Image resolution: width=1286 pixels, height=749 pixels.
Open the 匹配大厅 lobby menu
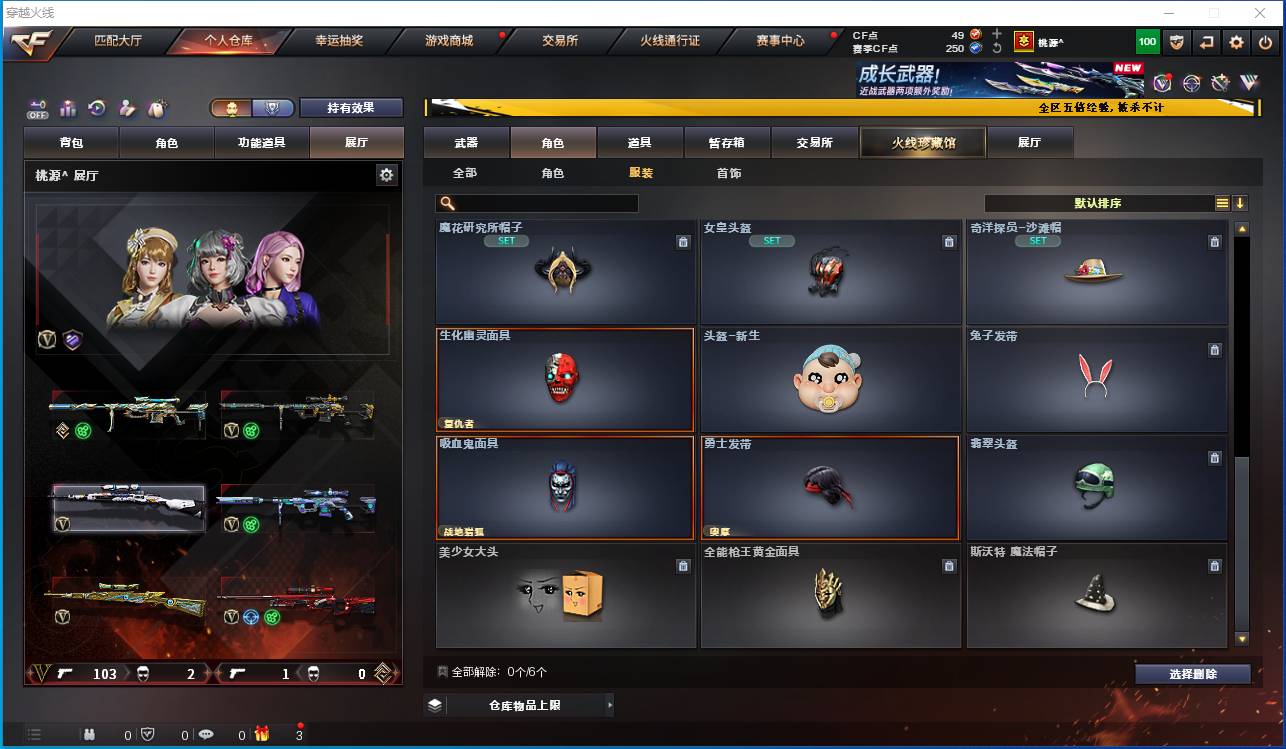click(118, 41)
